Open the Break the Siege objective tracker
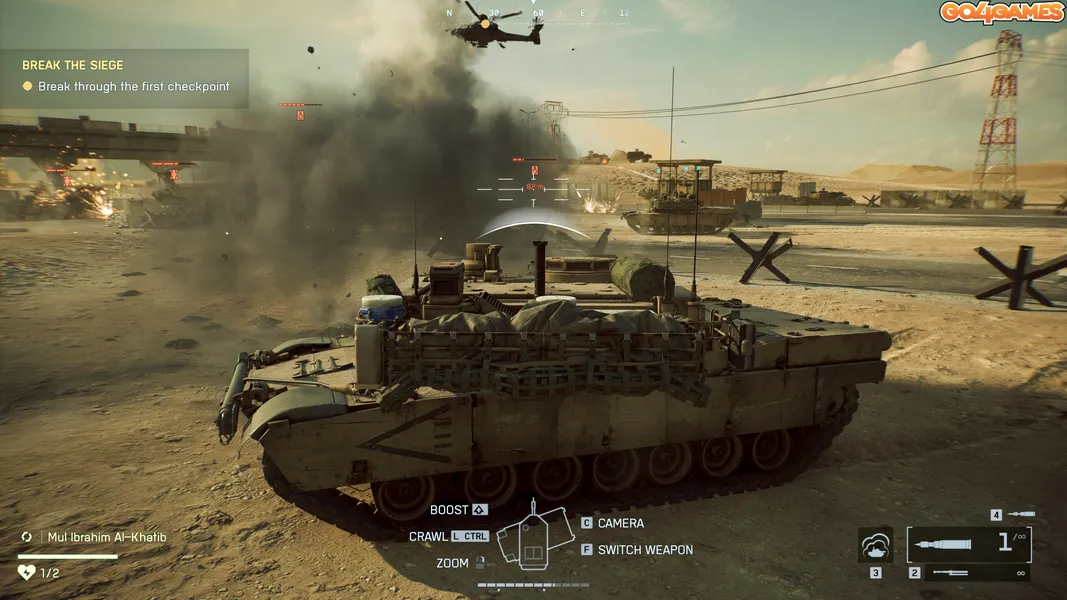Screen dimensions: 1067x600 (x=125, y=77)
